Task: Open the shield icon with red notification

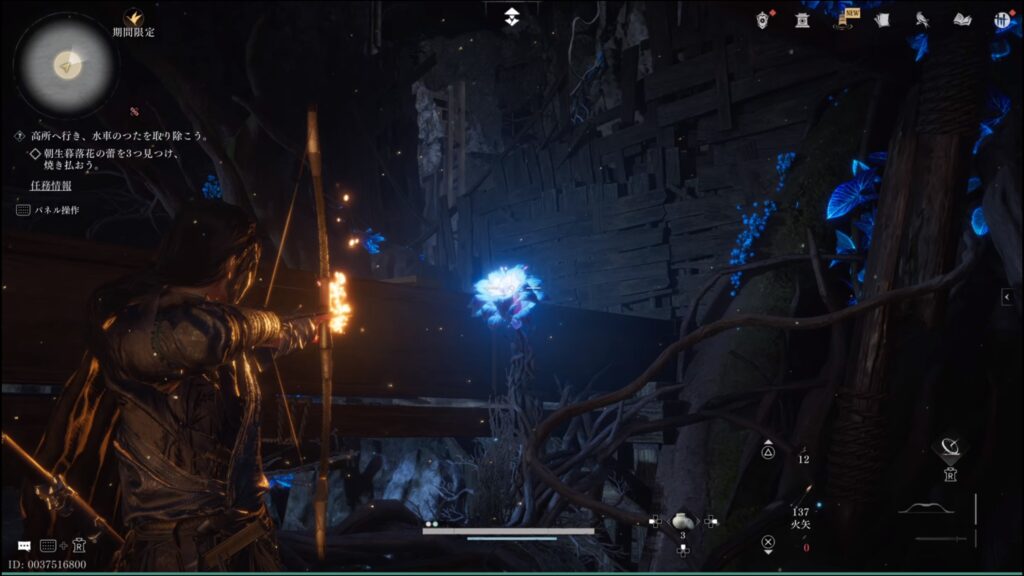Action: [x=765, y=19]
